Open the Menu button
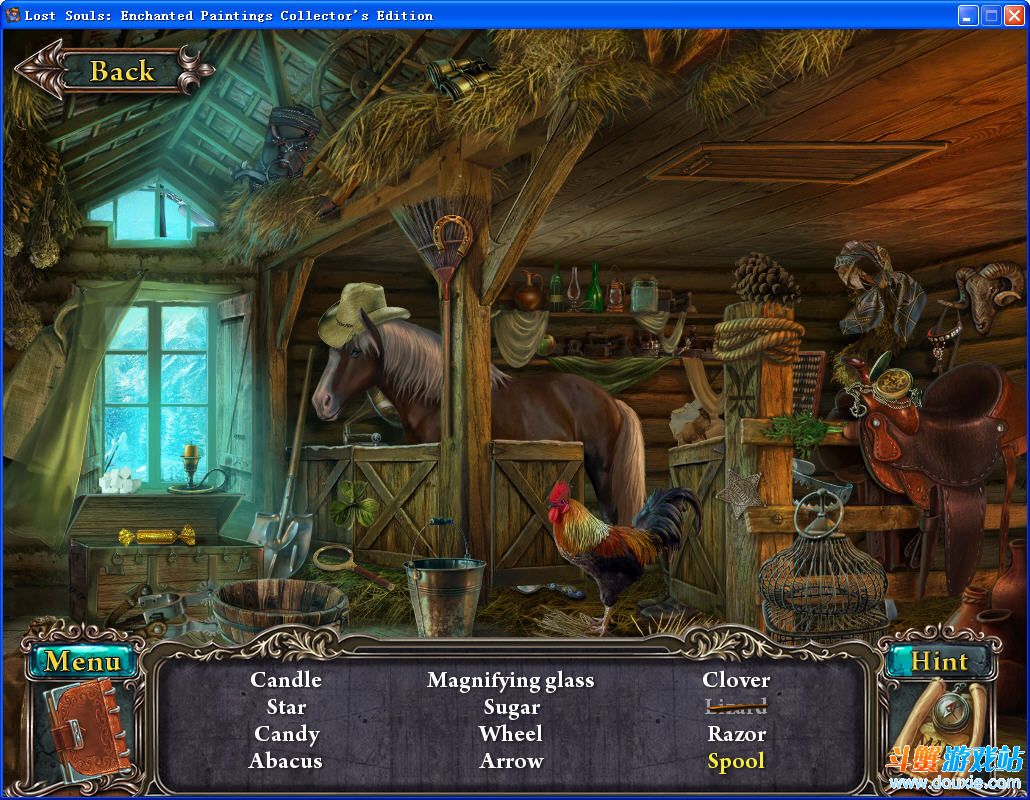Viewport: 1030px width, 800px height. coord(82,661)
